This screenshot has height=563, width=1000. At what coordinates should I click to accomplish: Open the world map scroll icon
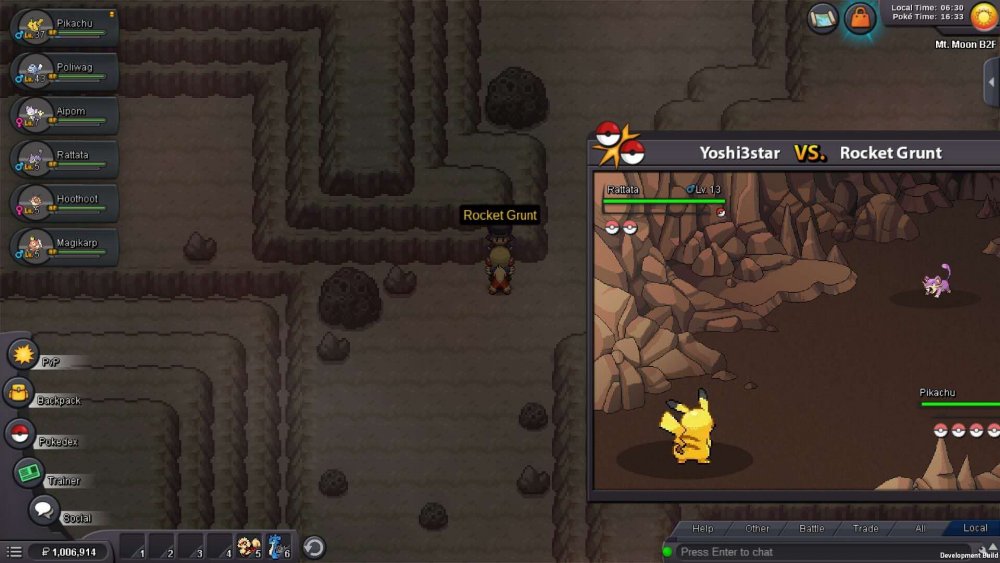point(823,18)
